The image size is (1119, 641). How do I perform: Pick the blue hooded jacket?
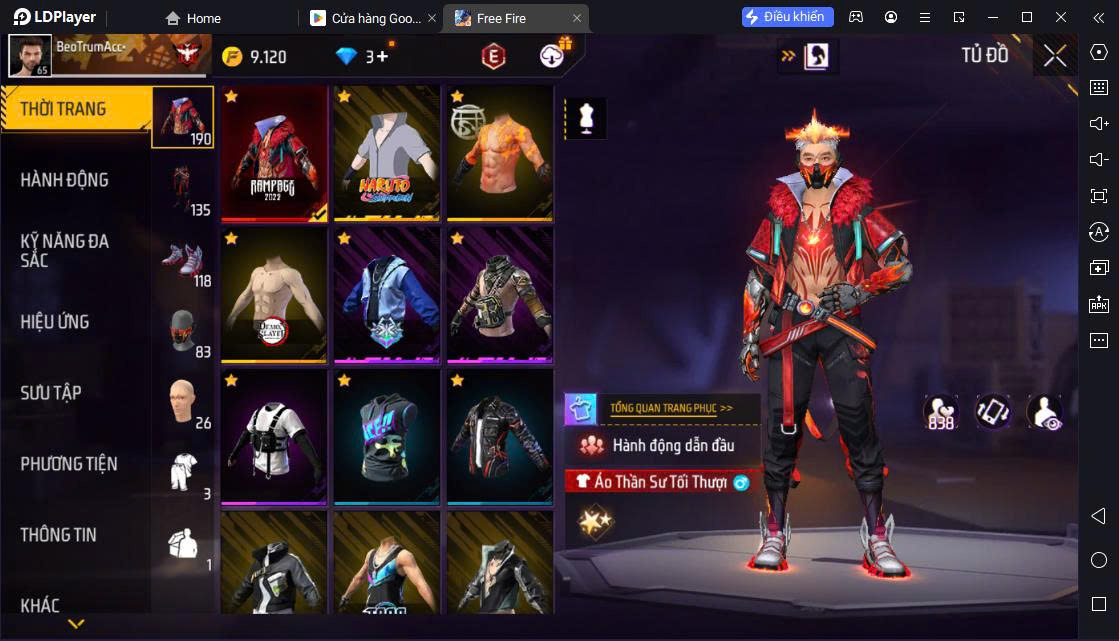tap(387, 295)
